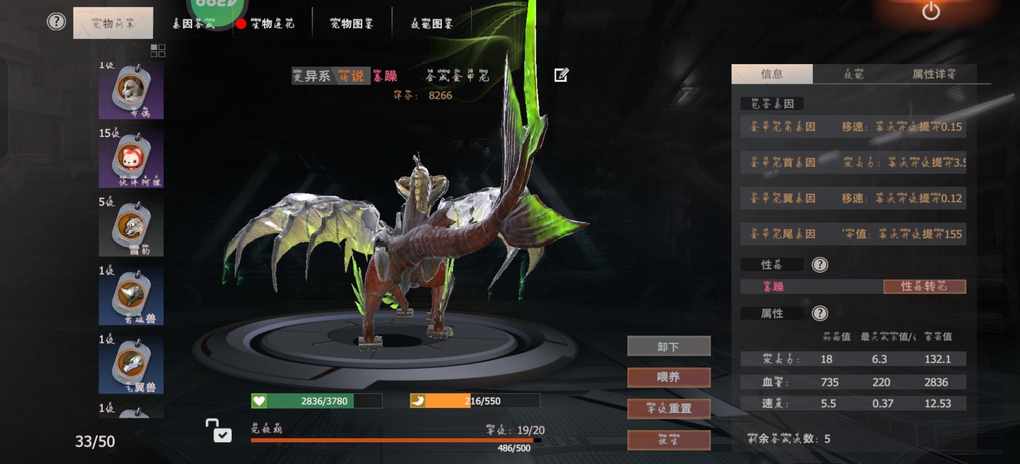Toggle the padlock lock icon
The width and height of the screenshot is (1020, 464).
[218, 431]
